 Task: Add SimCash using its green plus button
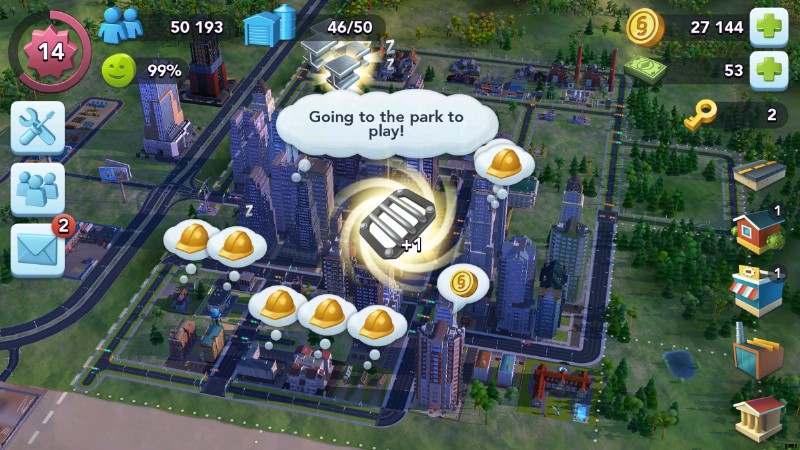(x=769, y=70)
